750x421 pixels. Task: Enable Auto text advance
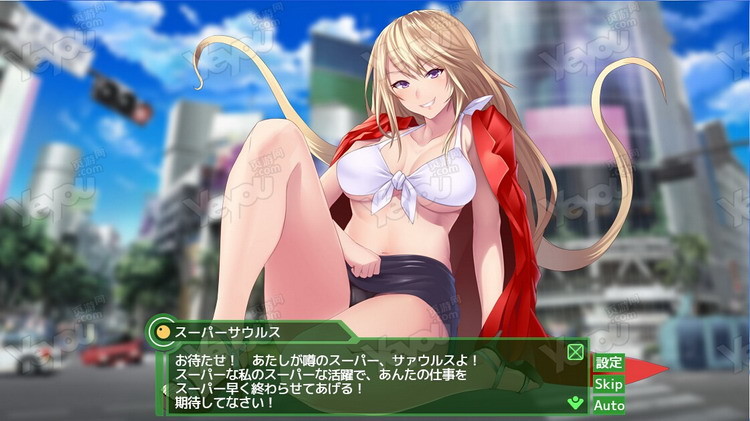click(x=608, y=405)
